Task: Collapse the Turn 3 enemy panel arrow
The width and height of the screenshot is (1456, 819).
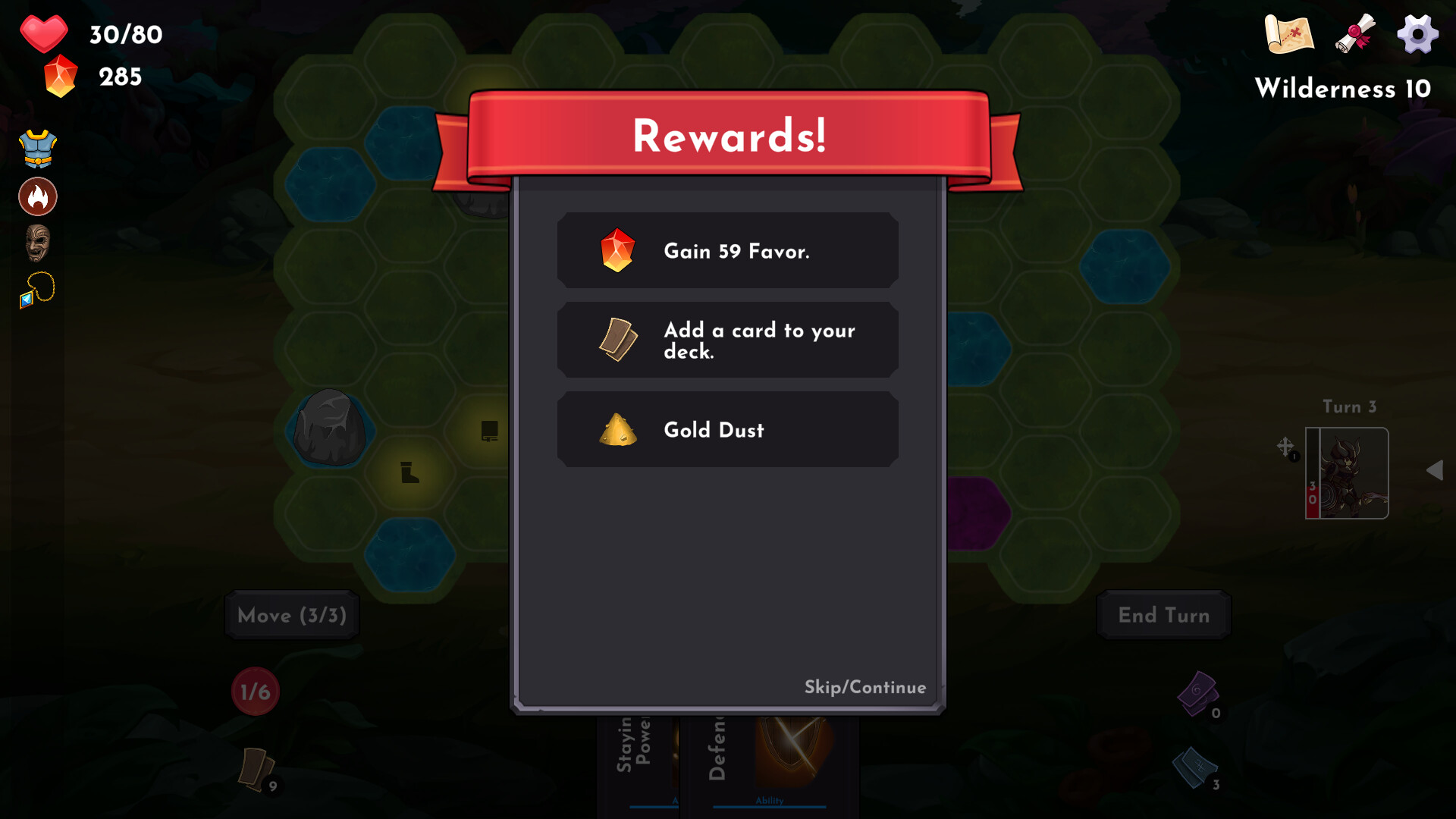Action: (x=1436, y=470)
